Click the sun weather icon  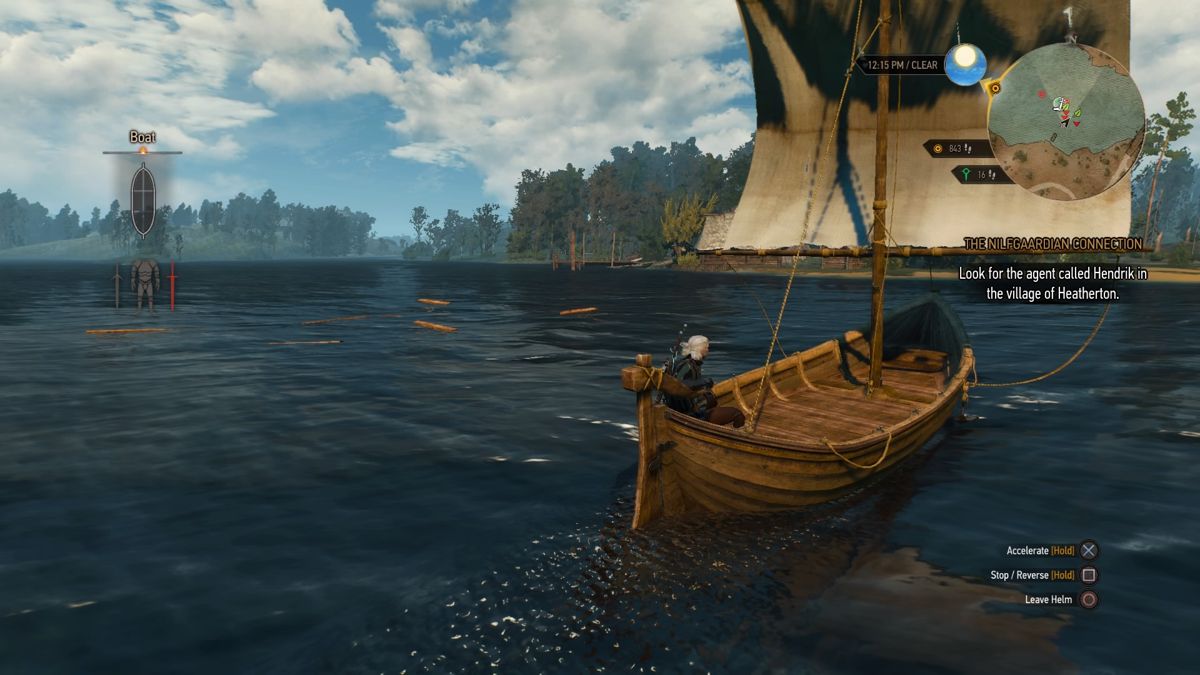pos(965,64)
